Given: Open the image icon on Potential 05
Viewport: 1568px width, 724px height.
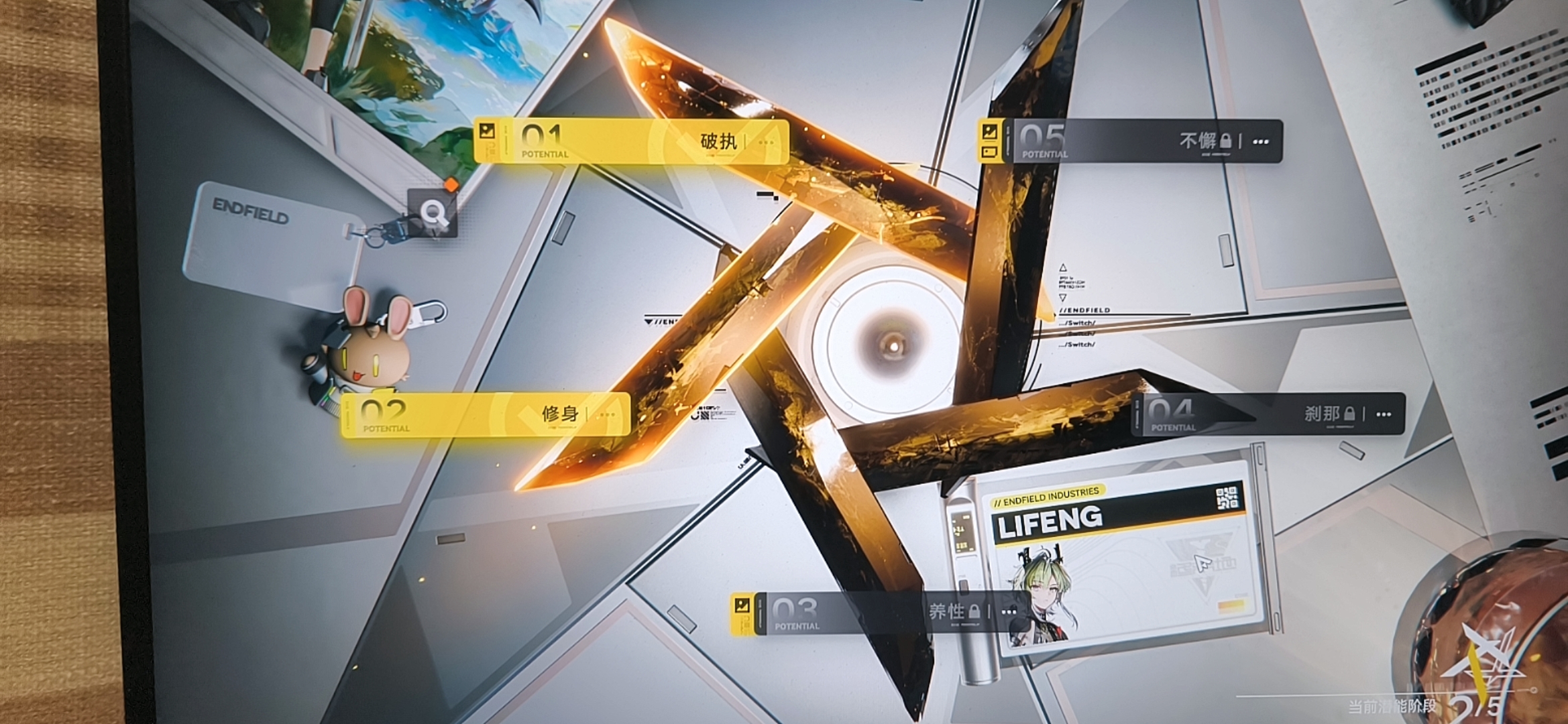Looking at the screenshot, I should tap(990, 131).
